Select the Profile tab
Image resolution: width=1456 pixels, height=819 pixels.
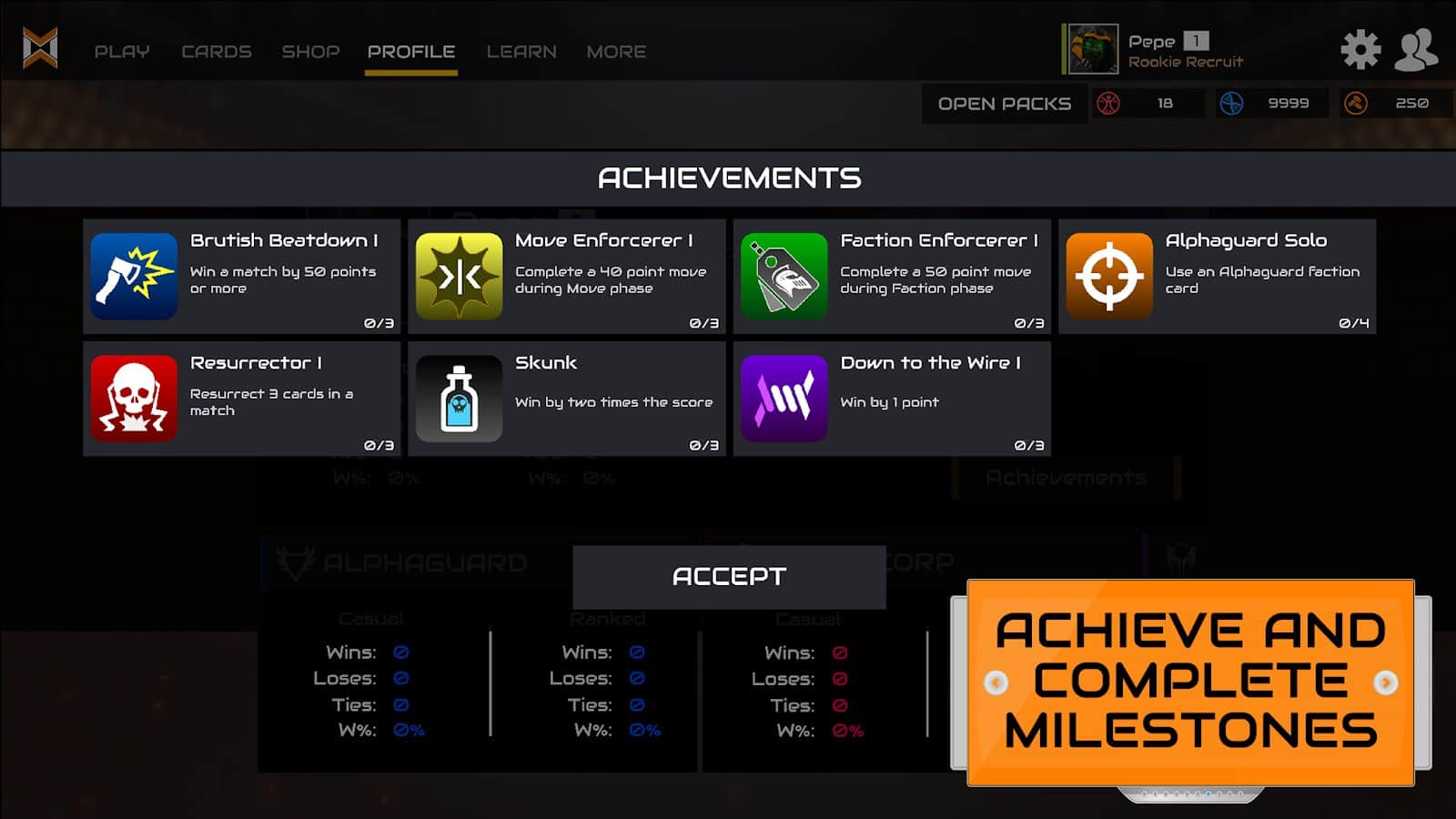coord(411,52)
